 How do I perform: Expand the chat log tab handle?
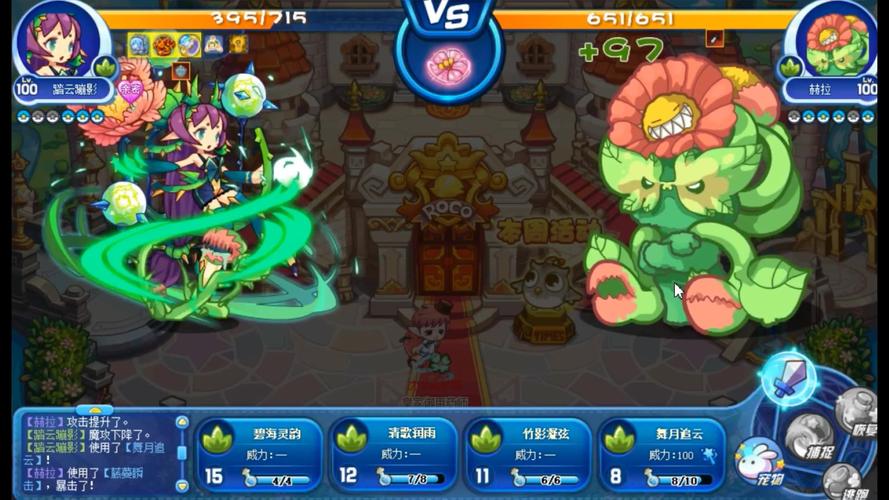[x=95, y=409]
